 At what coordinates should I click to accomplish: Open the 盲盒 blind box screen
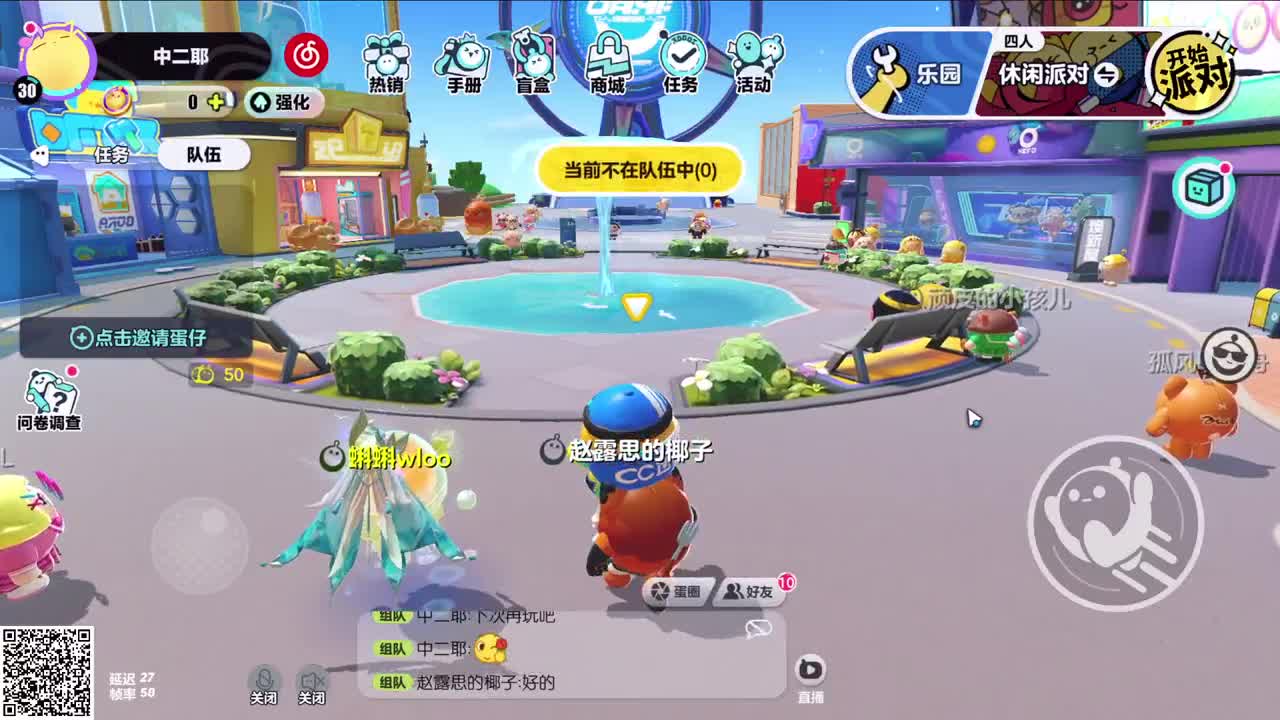tap(531, 62)
